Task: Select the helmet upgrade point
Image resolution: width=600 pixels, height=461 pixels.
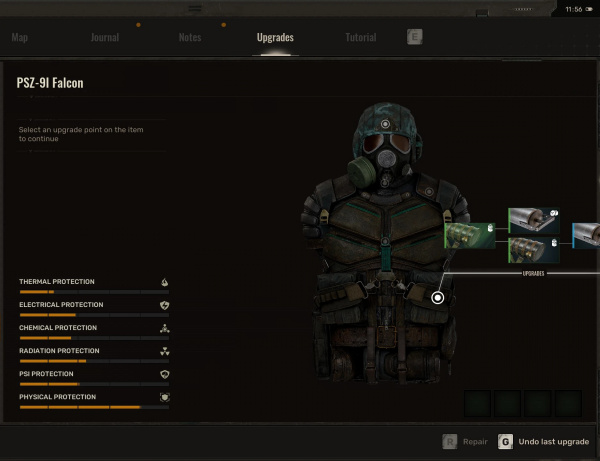Action: (386, 124)
